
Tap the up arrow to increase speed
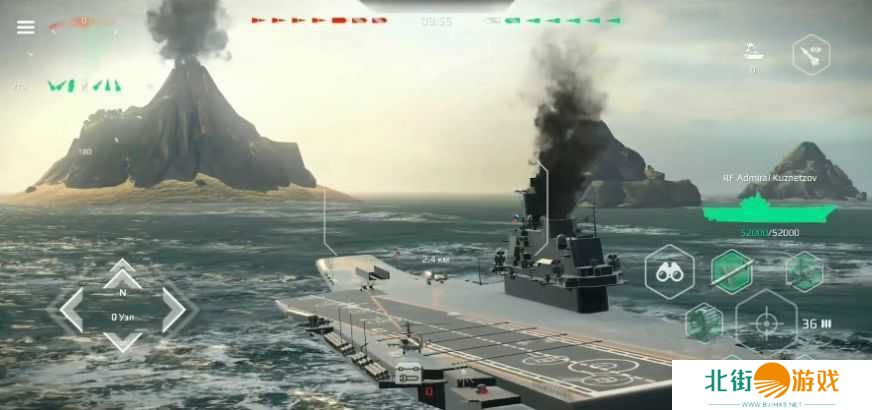[x=122, y=270]
